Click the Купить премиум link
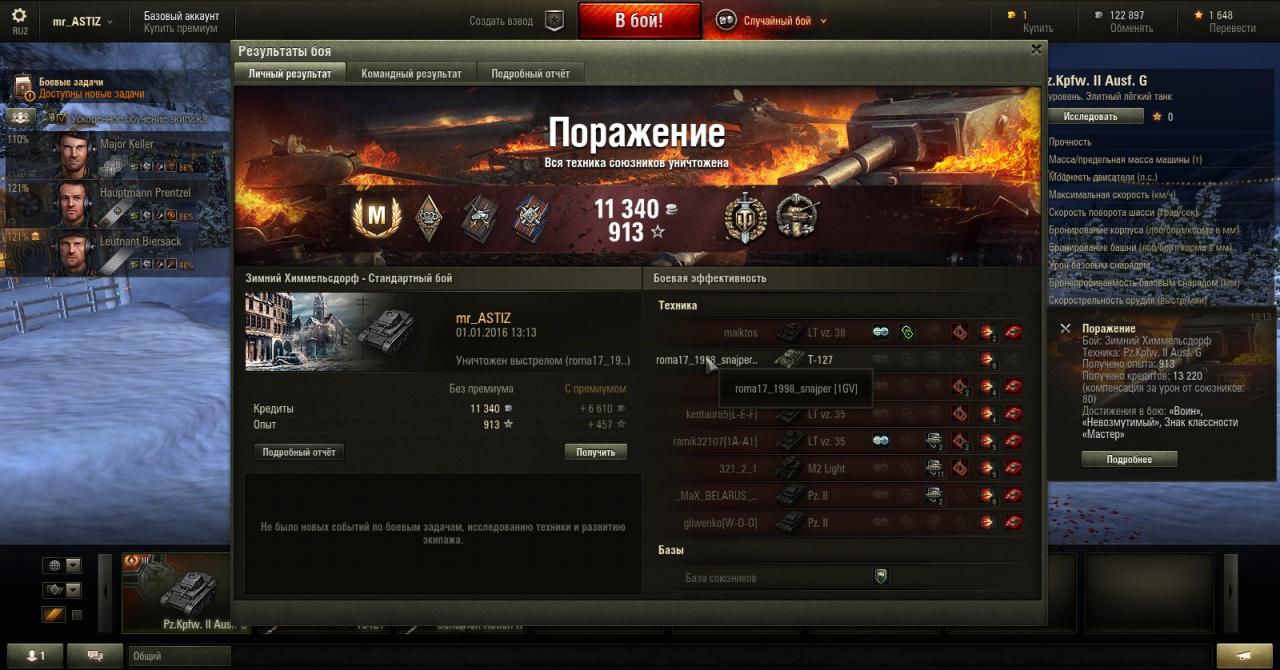 tap(180, 29)
